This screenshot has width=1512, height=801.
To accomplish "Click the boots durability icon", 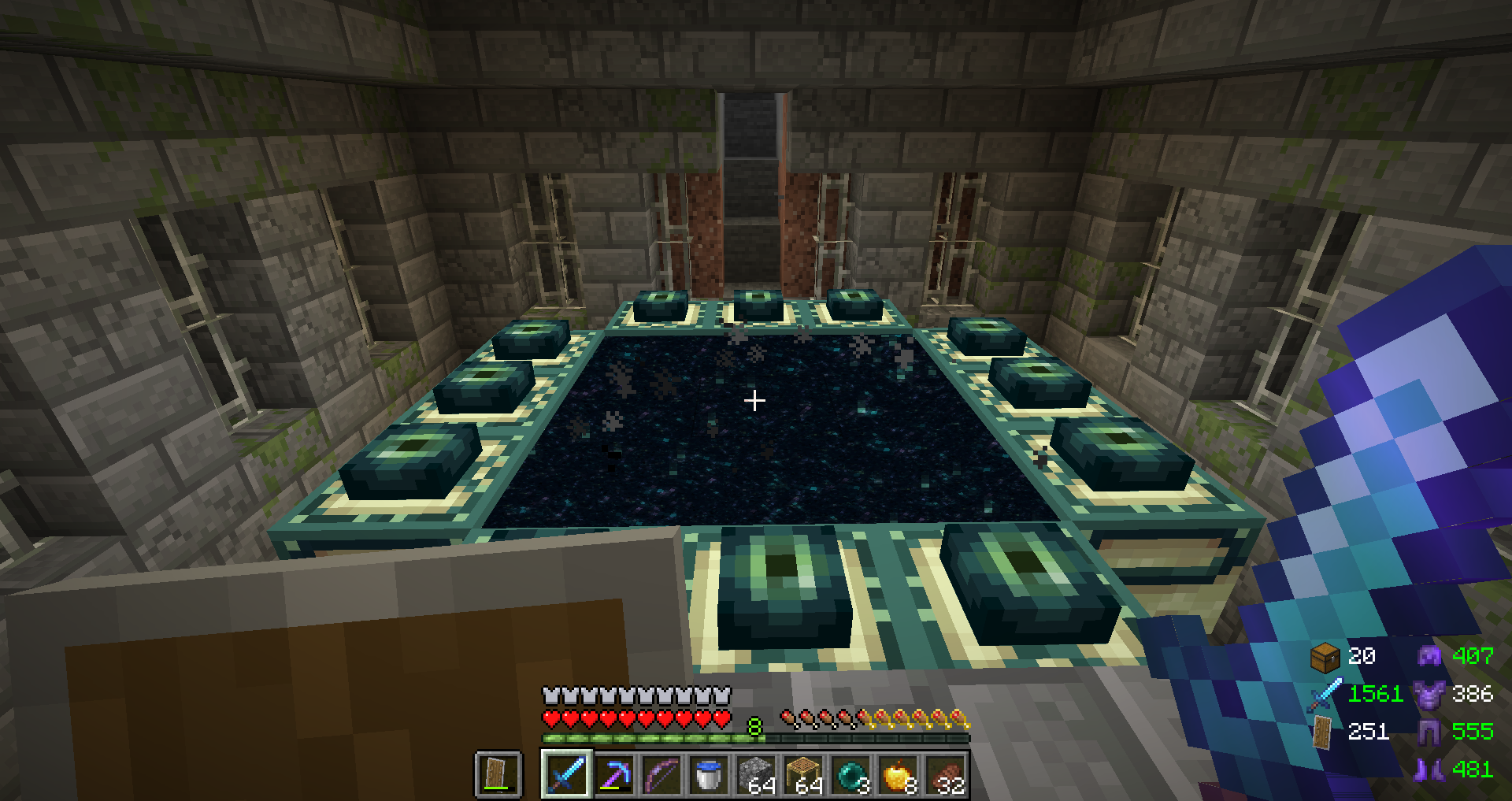I will coord(1429,769).
